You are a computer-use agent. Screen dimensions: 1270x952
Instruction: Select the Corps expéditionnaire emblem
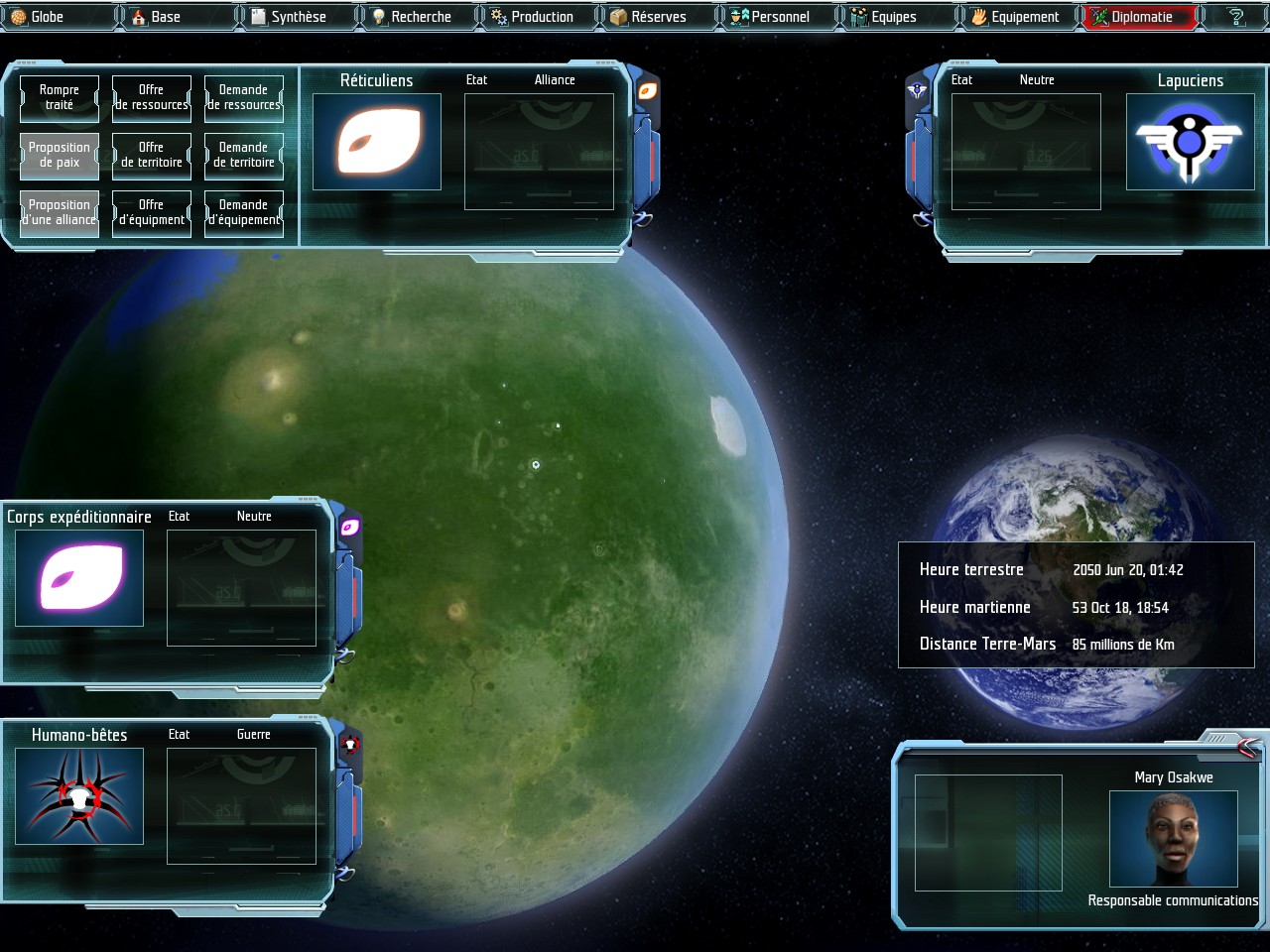(79, 578)
